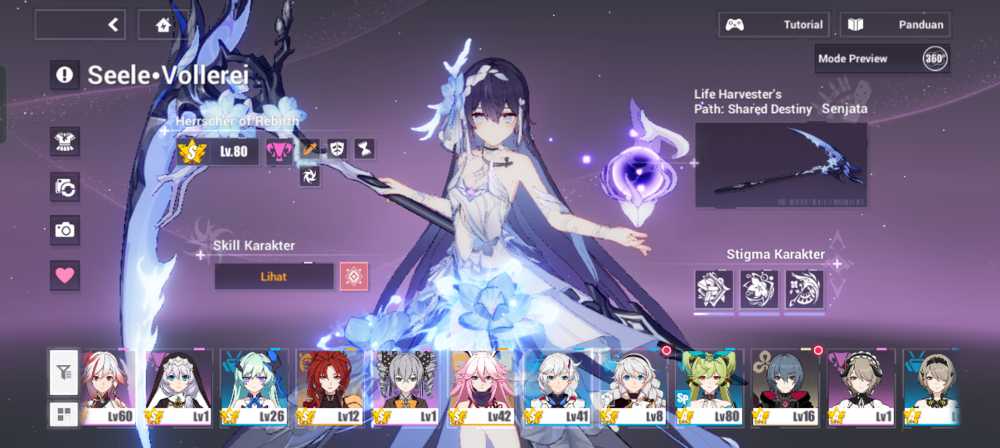Viewport: 1000px width, 448px height.
Task: Switch the roster to grid view
Action: (64, 413)
